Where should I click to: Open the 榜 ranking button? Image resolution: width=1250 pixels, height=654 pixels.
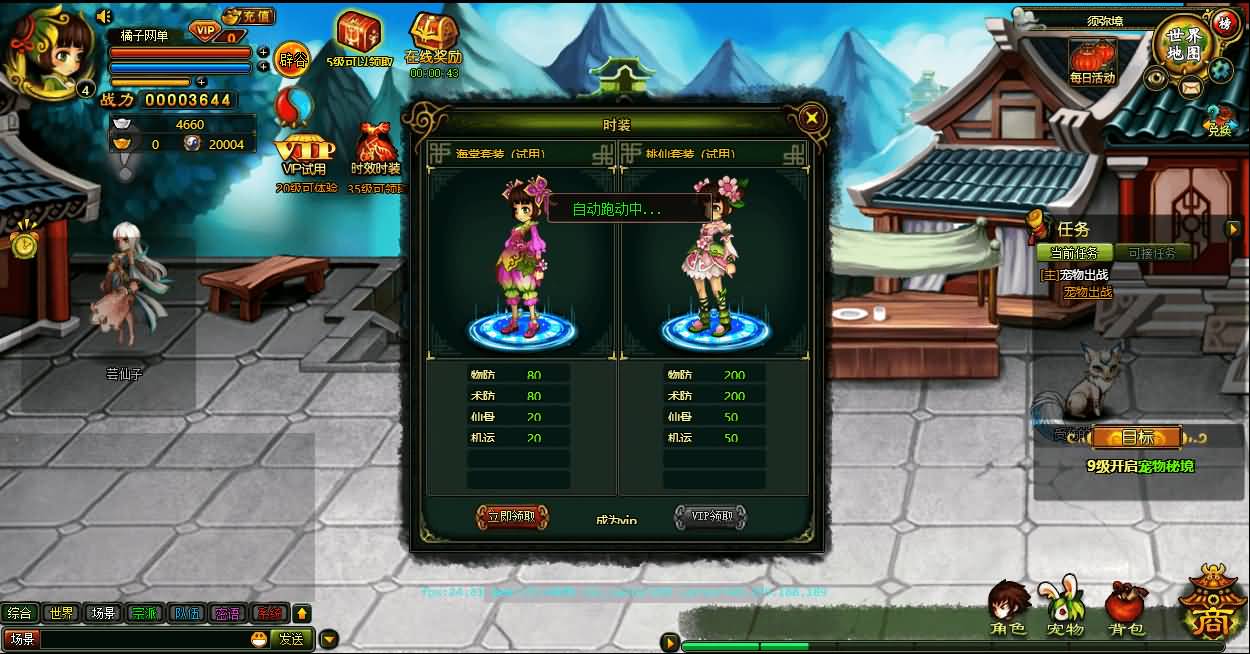1224,22
